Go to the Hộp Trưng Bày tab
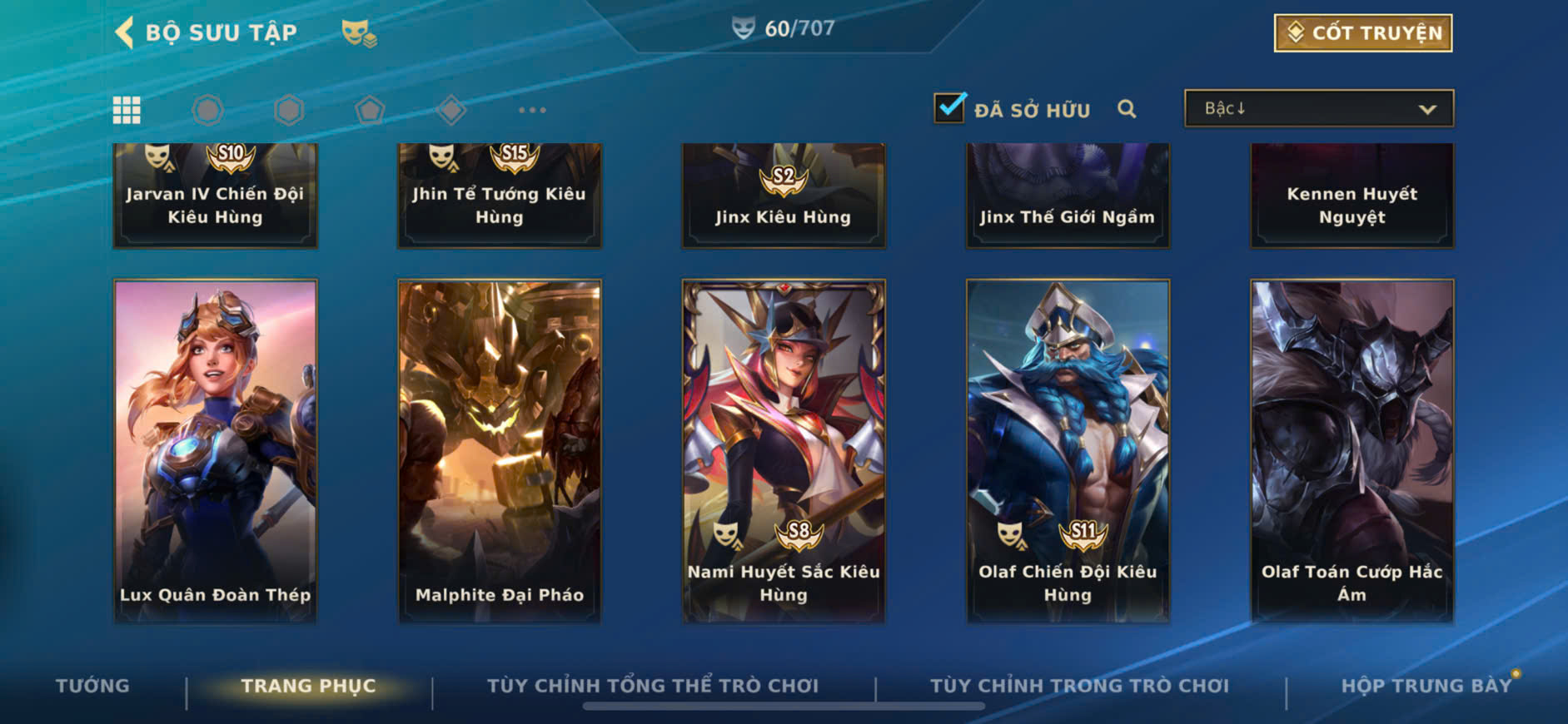1568x724 pixels. 1426,686
